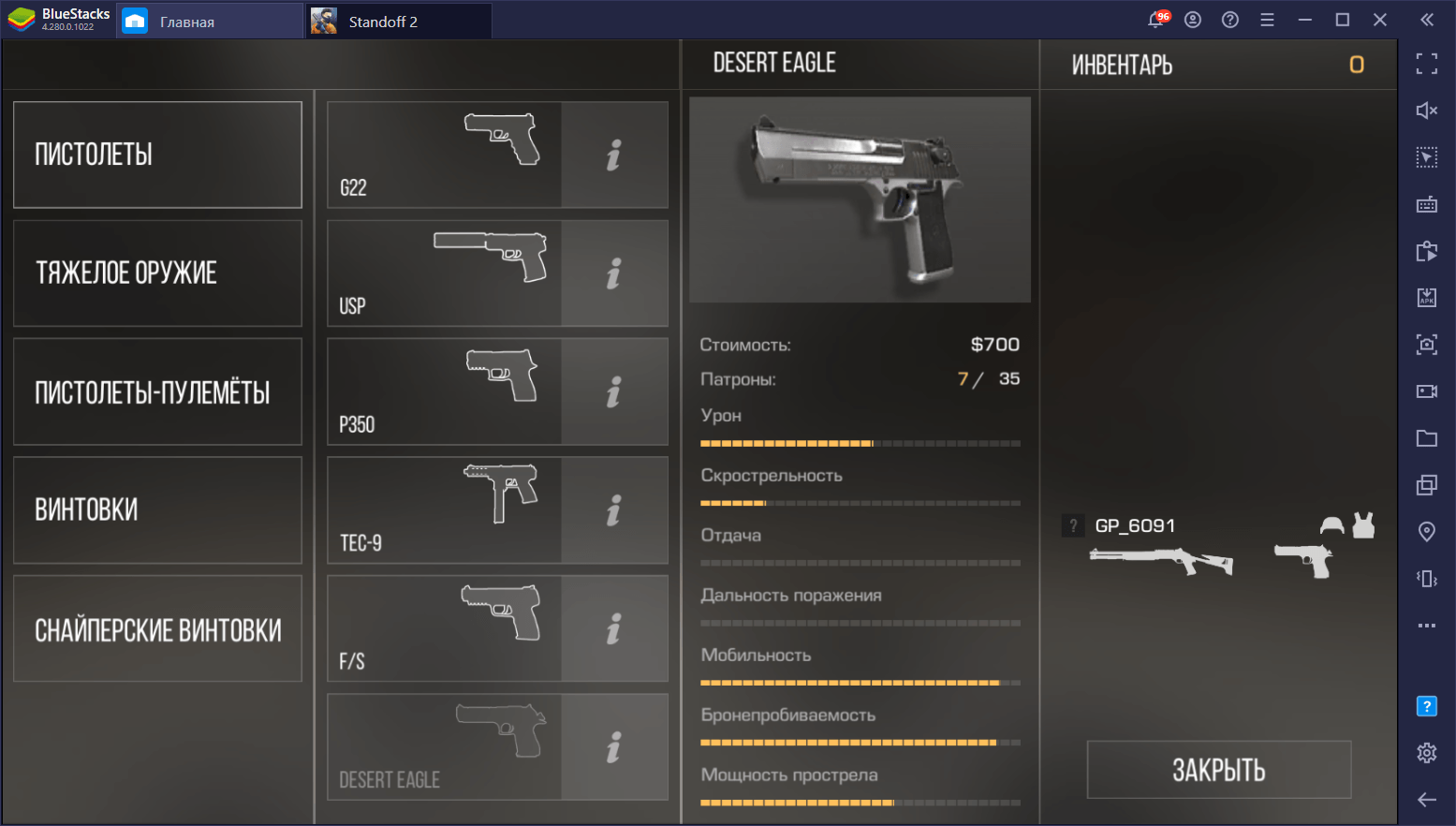Image resolution: width=1456 pixels, height=826 pixels.
Task: Choose Снайперские винтовки category
Action: point(157,628)
